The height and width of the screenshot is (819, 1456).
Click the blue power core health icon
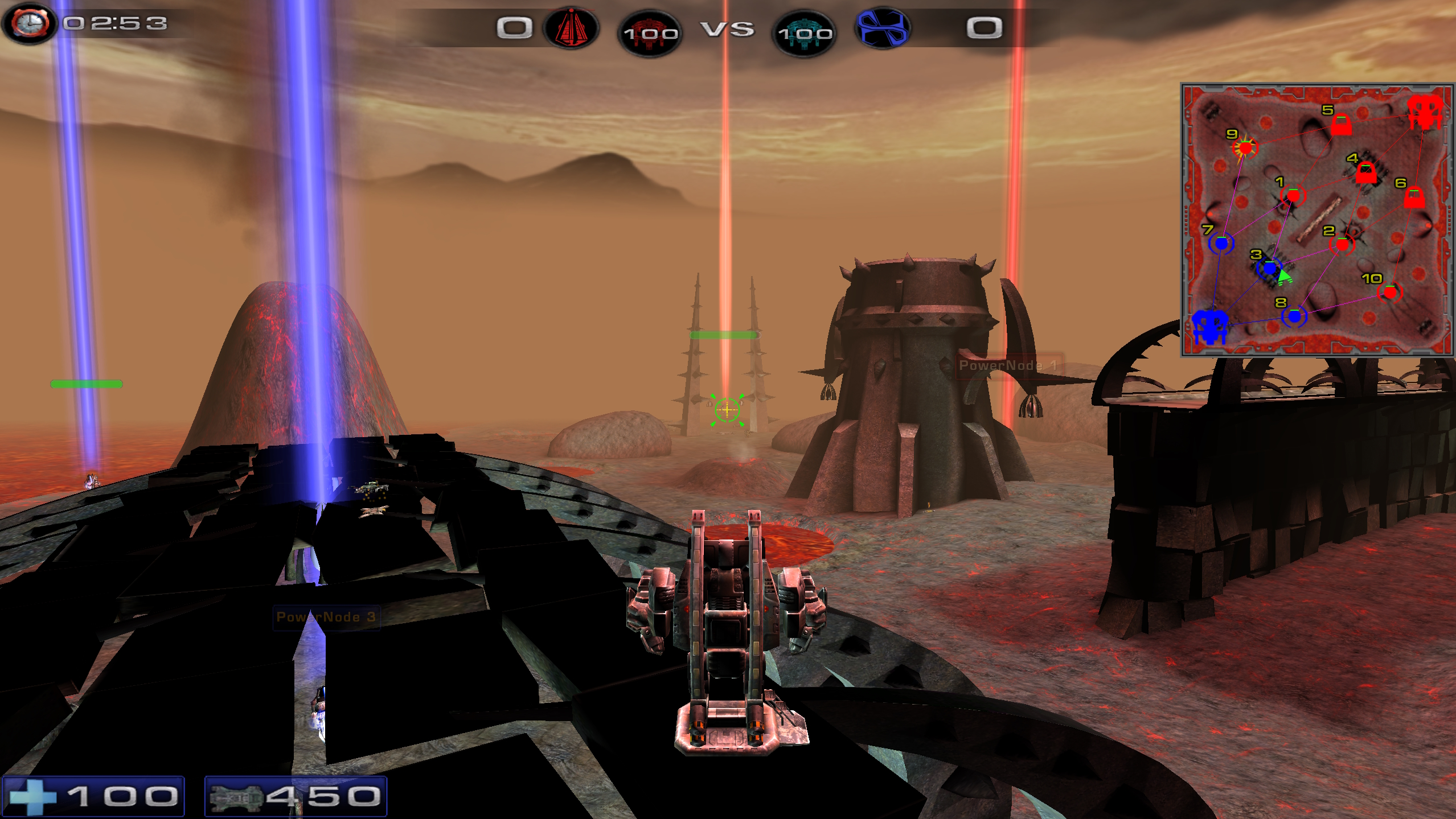click(x=805, y=32)
